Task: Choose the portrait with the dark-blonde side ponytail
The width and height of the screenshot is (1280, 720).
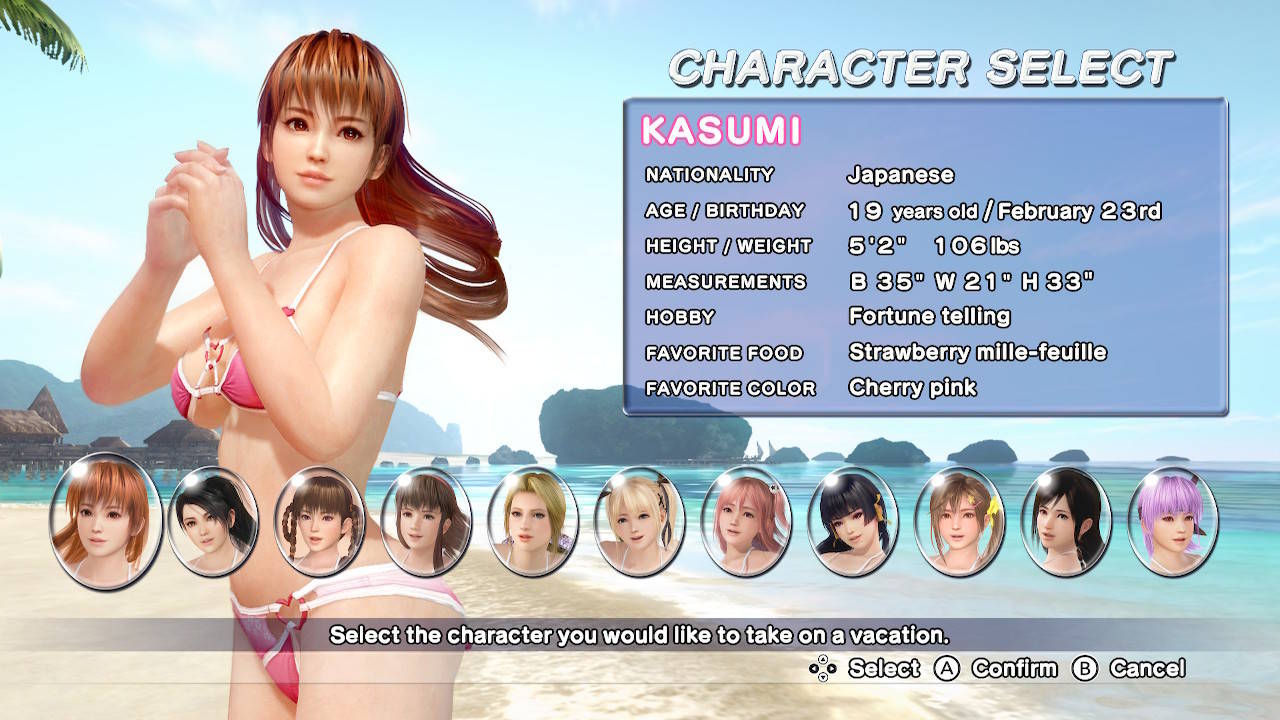Action: (533, 522)
